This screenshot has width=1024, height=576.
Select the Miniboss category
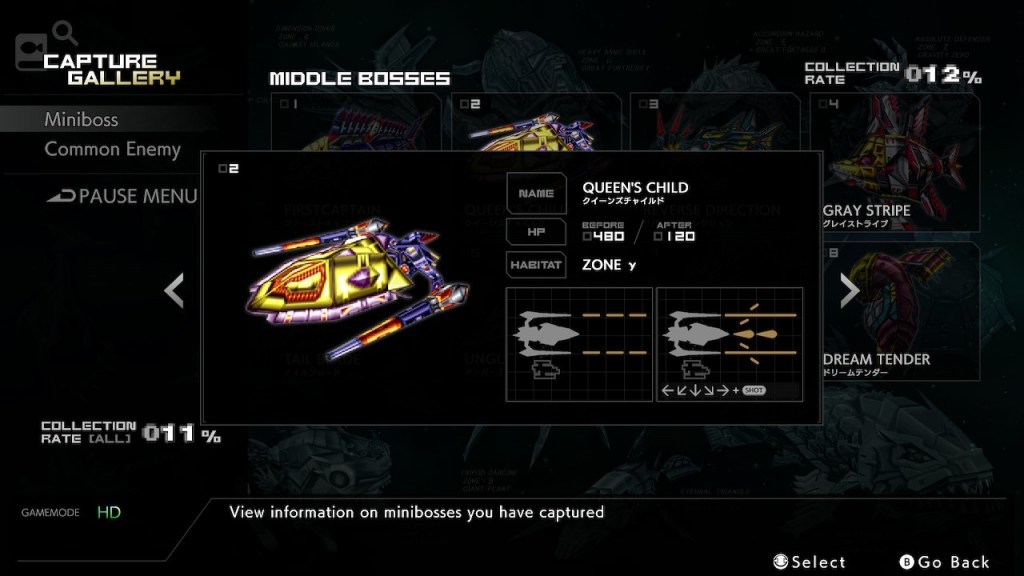(81, 119)
